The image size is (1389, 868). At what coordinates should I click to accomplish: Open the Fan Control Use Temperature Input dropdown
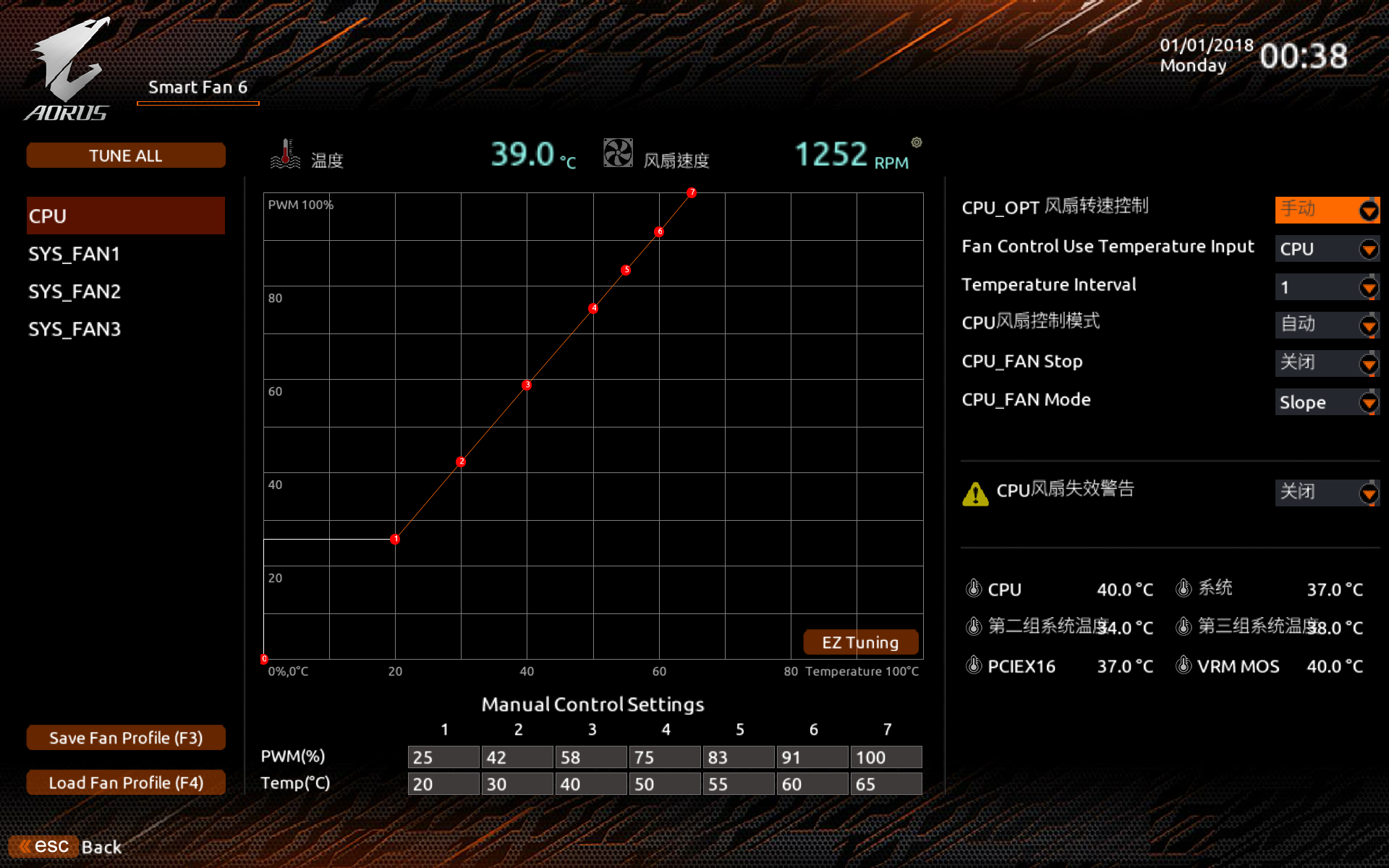[1328, 249]
